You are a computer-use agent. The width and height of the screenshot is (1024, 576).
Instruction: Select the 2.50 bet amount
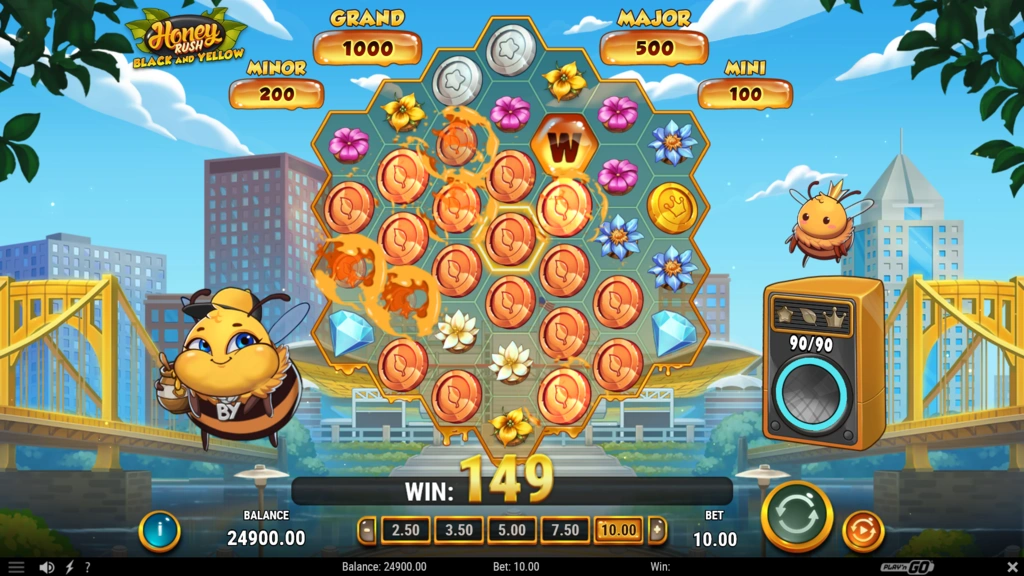point(406,530)
